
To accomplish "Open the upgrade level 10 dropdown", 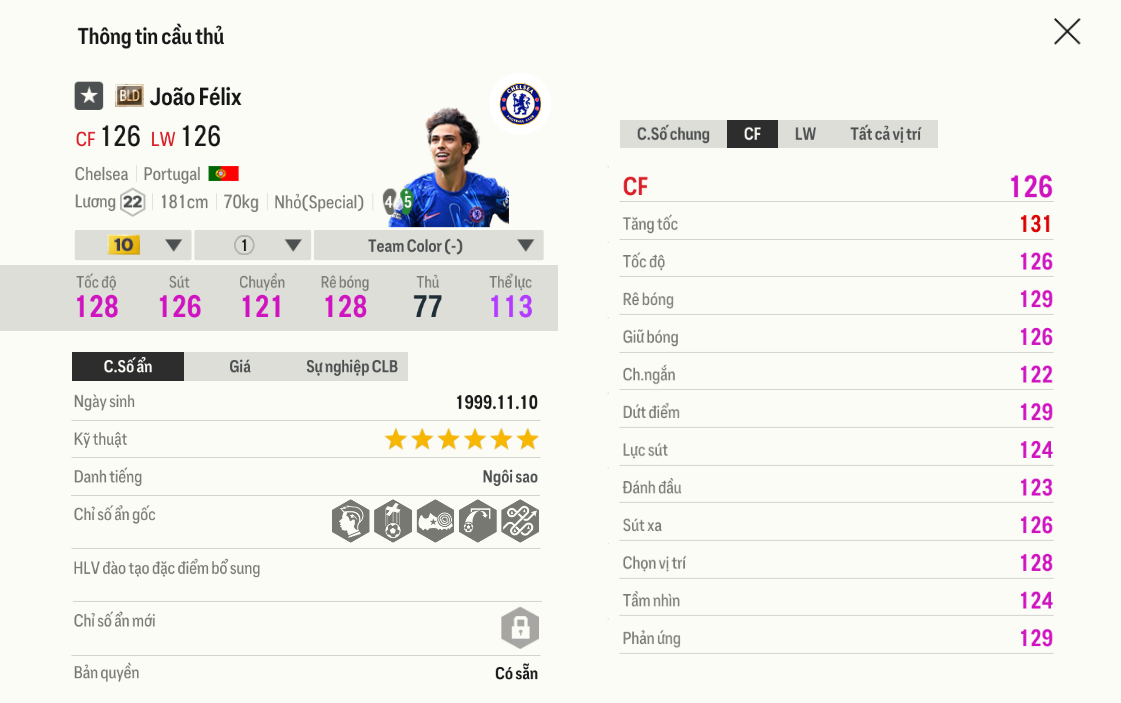I will point(133,246).
